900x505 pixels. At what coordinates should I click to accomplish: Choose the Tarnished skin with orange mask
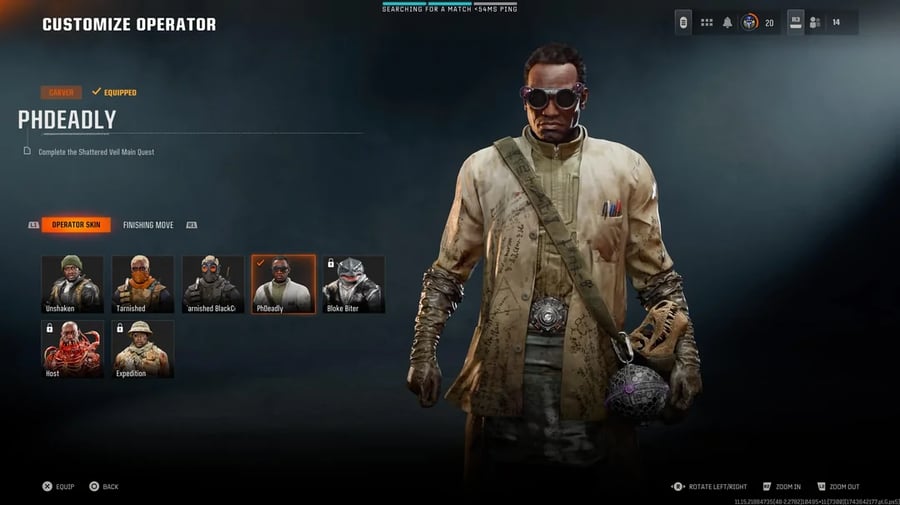(142, 284)
